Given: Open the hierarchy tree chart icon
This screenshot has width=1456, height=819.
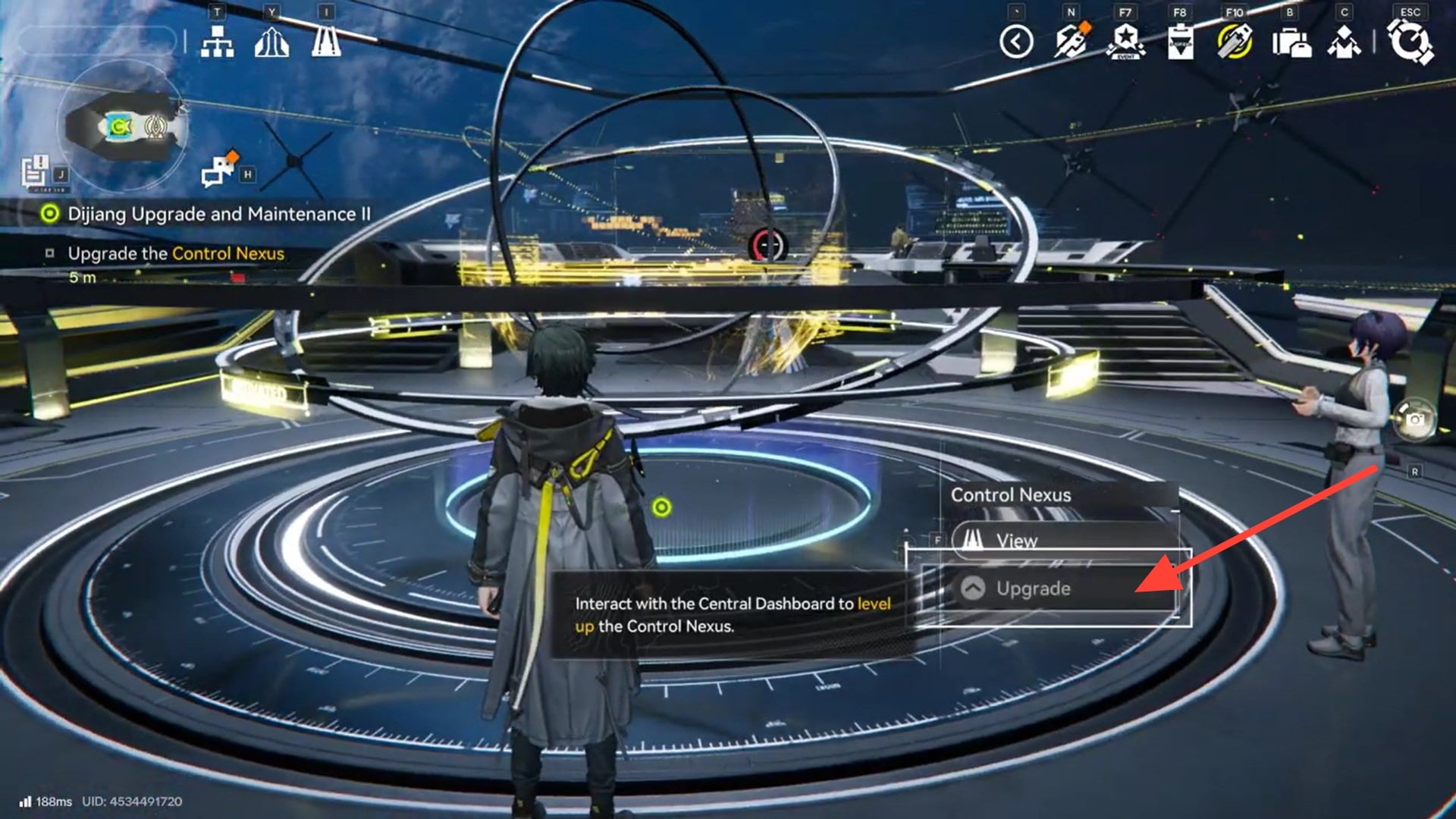Looking at the screenshot, I should (x=217, y=42).
